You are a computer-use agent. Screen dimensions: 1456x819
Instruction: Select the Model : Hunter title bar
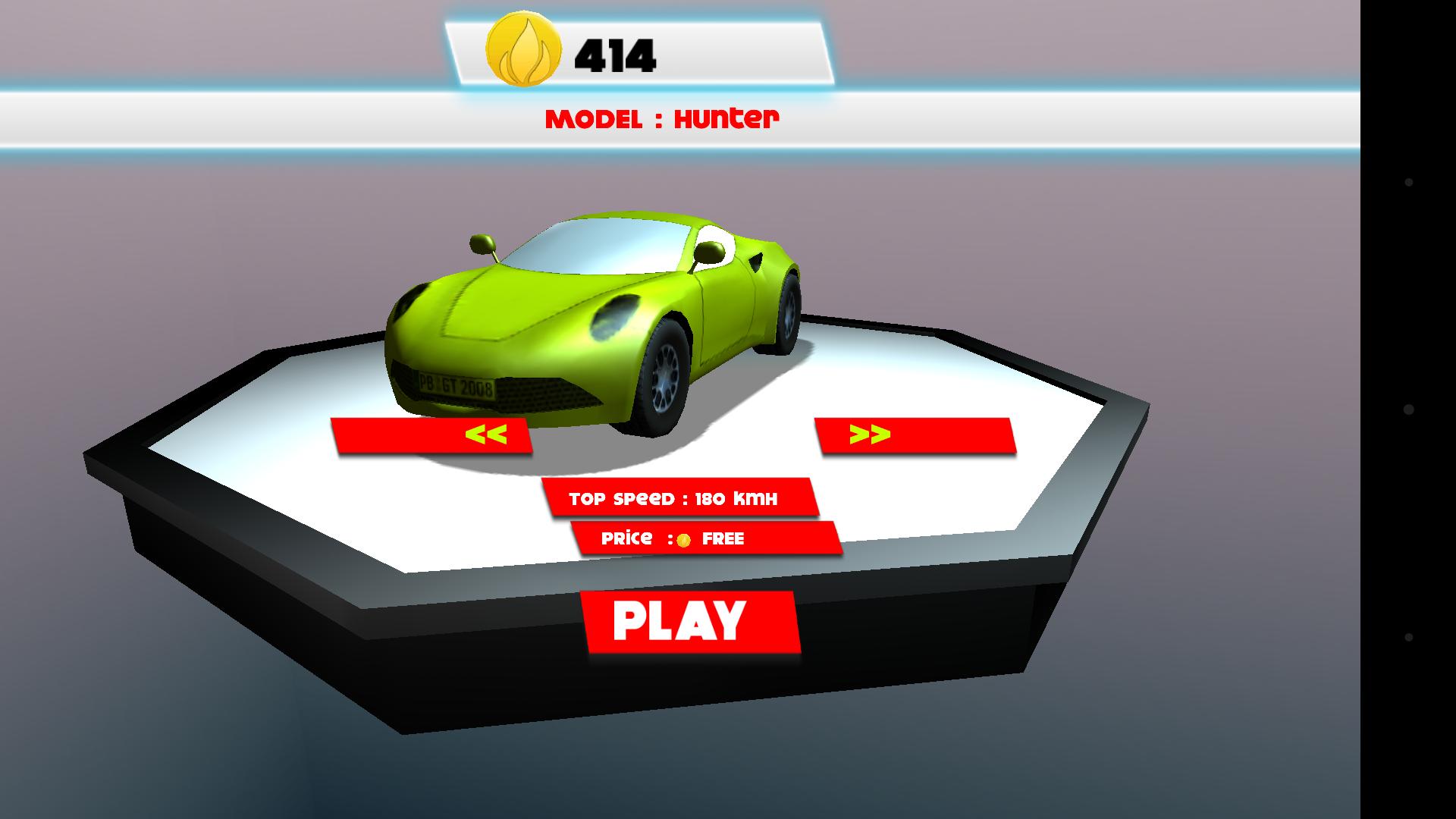[664, 118]
